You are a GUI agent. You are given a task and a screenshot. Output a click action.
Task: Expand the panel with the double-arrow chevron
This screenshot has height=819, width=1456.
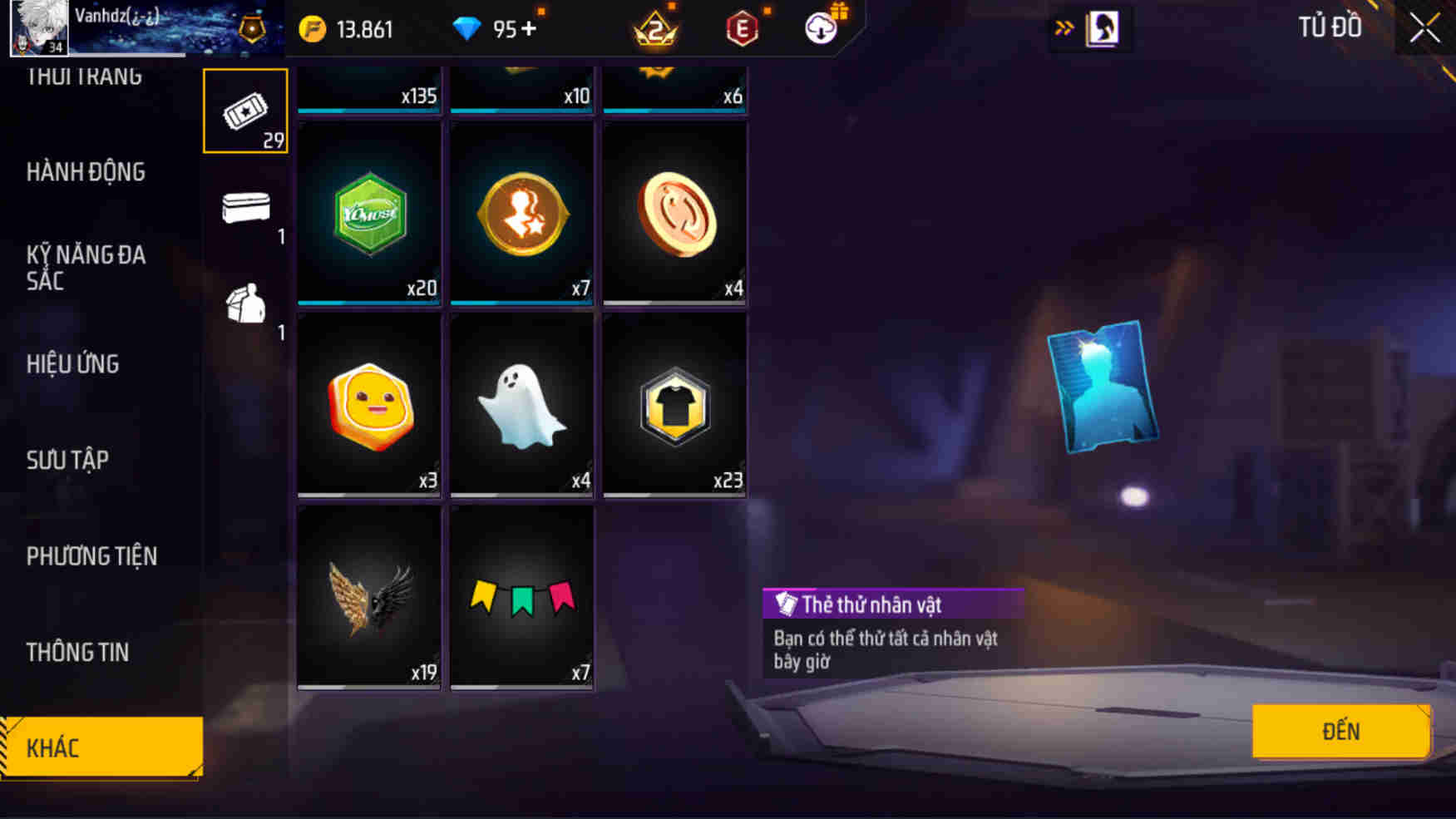tap(1064, 26)
